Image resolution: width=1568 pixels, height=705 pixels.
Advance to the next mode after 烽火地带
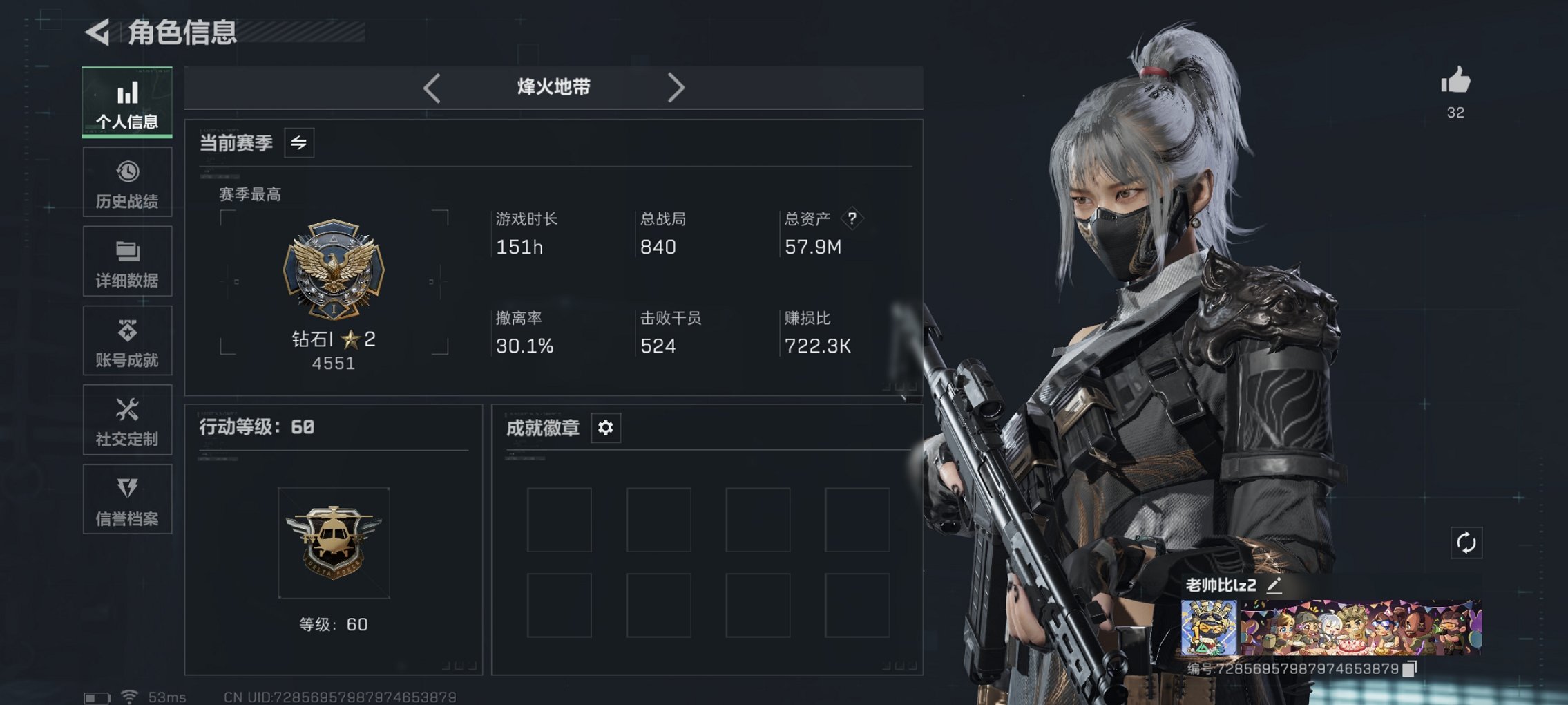(676, 88)
